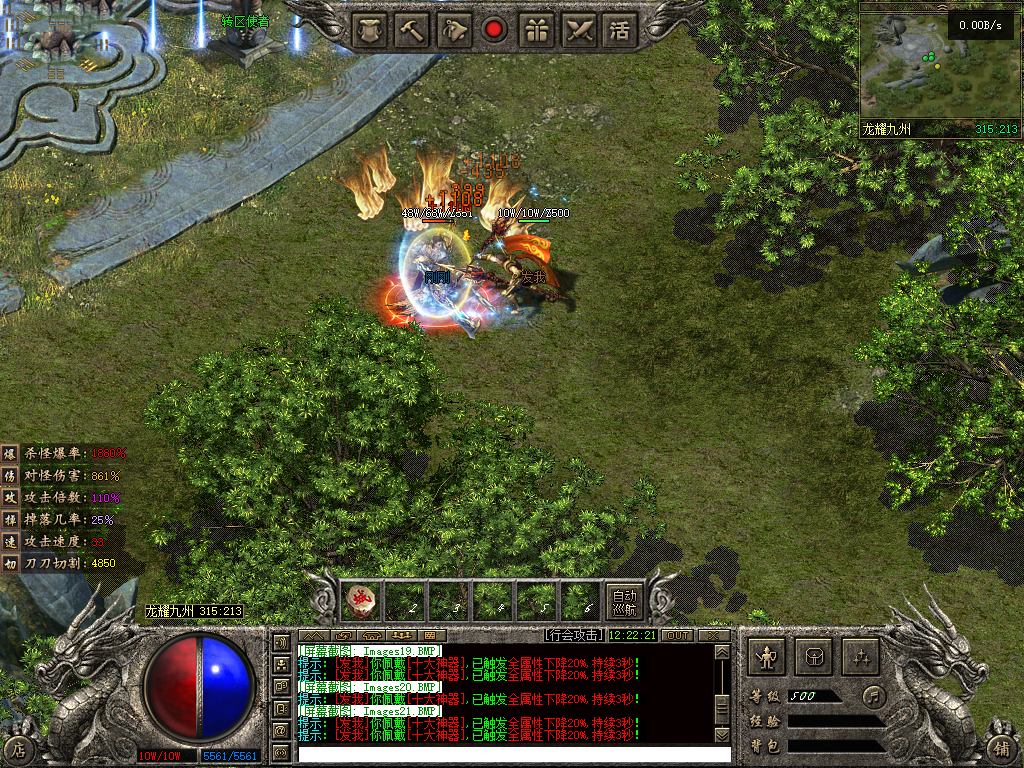Select the red circle button in top bar
Viewport: 1024px width, 768px height.
point(494,29)
